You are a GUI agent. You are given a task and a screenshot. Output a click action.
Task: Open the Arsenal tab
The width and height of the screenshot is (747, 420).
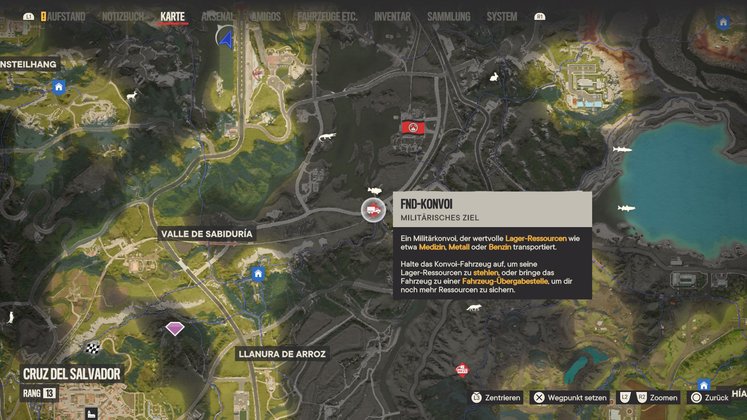[220, 17]
